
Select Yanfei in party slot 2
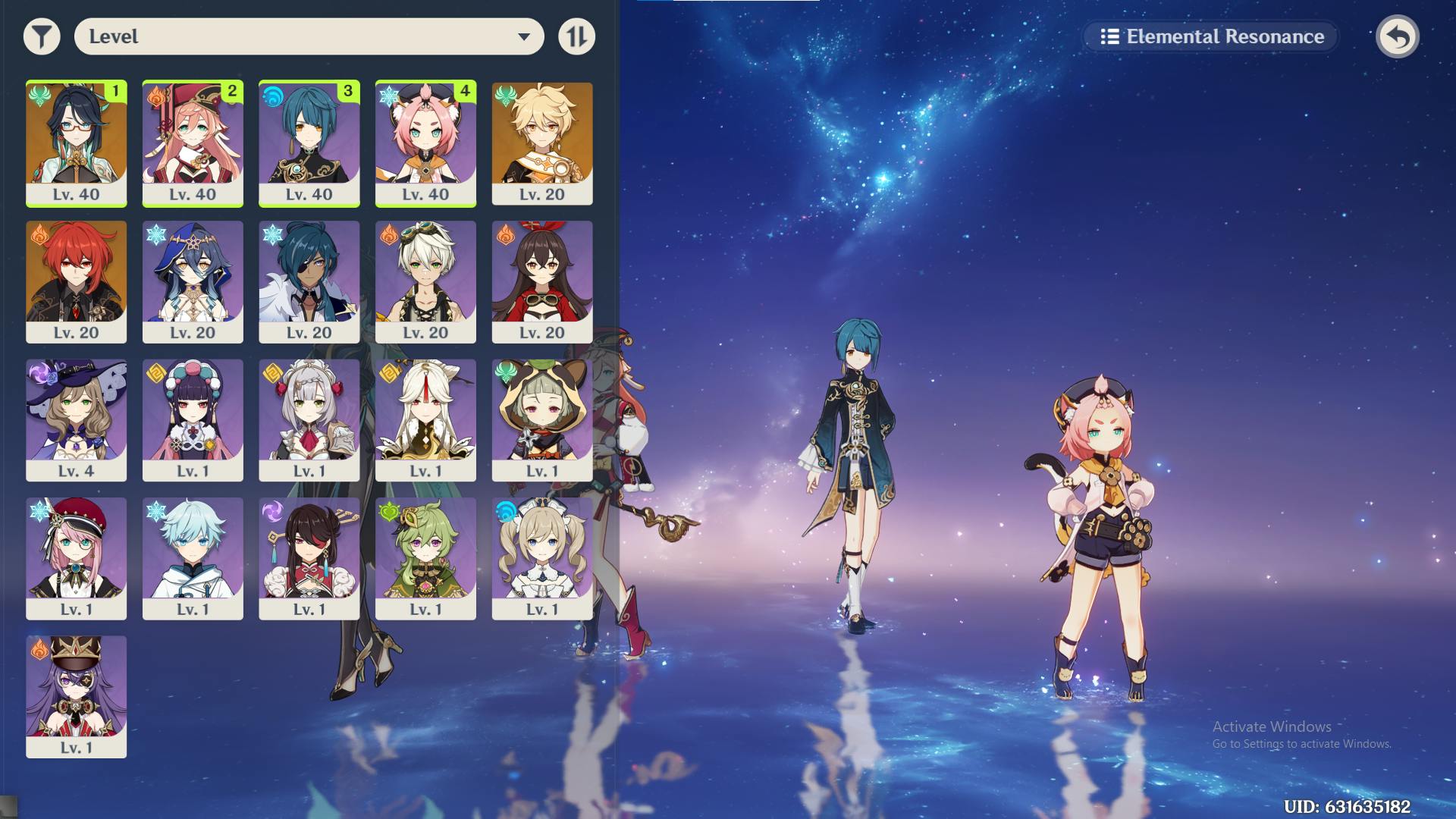[x=193, y=143]
